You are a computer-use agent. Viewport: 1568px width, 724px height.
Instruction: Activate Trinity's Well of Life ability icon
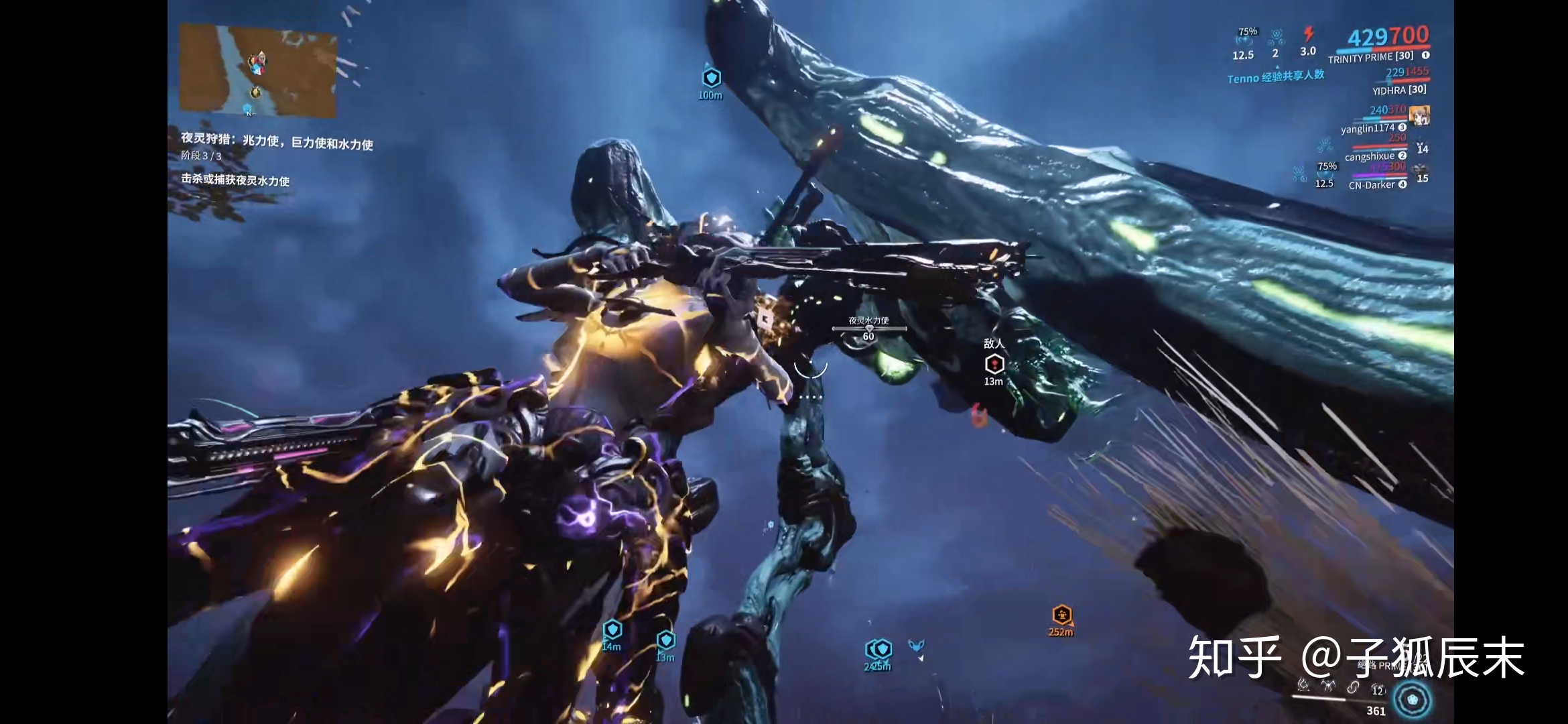(x=1303, y=684)
